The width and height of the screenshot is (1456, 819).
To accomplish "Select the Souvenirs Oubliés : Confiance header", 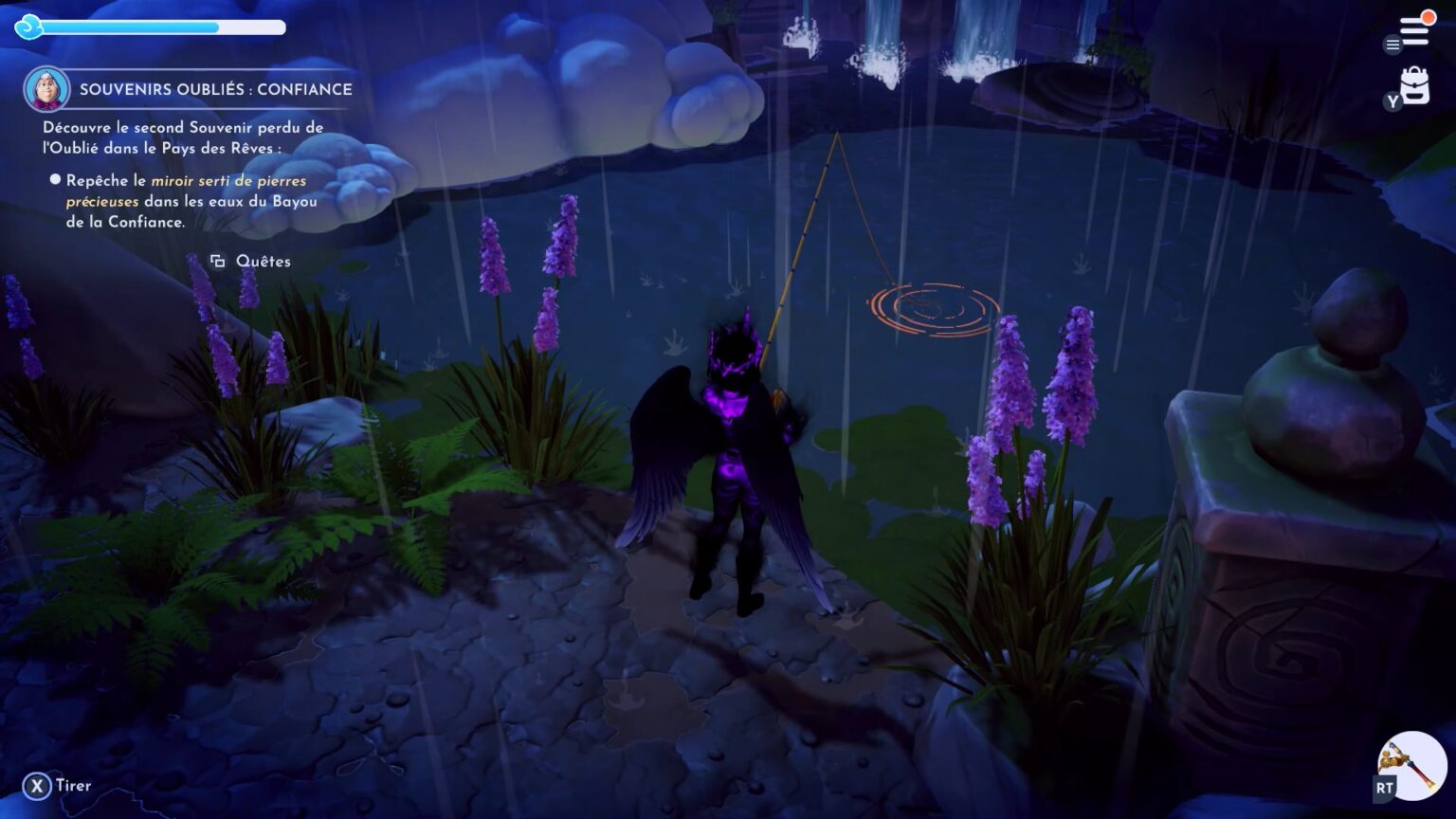I will point(214,89).
